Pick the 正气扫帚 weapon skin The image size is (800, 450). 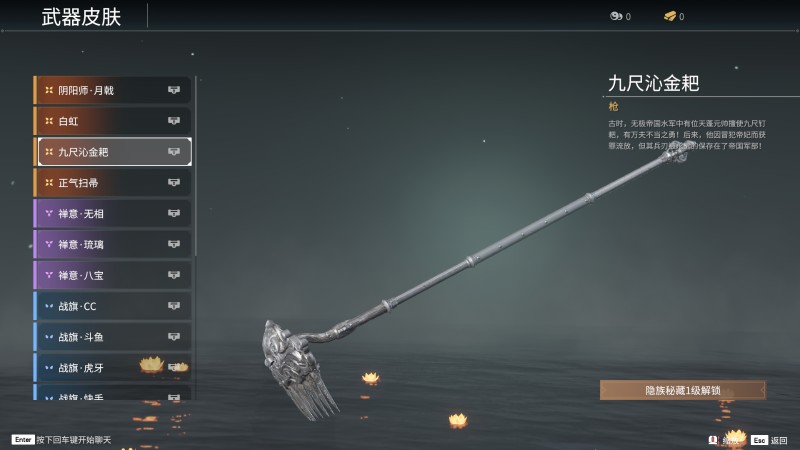[112, 183]
